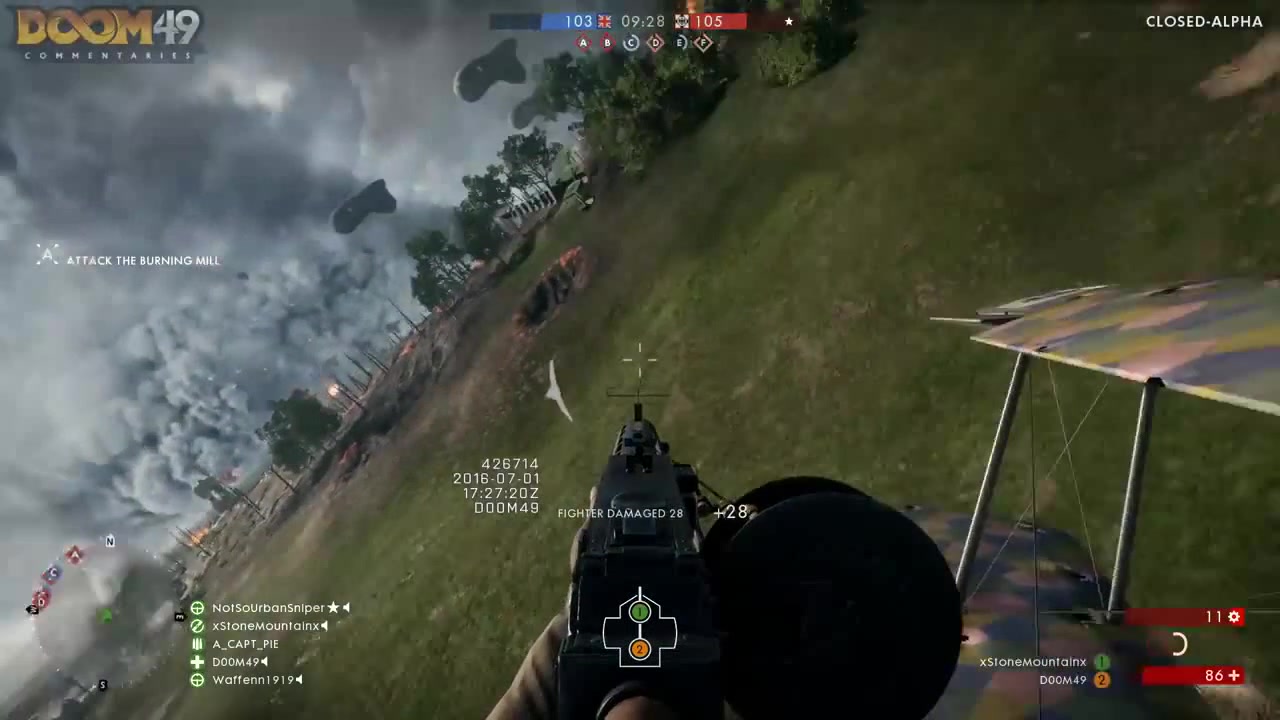Select objective F diamond marker

point(705,42)
